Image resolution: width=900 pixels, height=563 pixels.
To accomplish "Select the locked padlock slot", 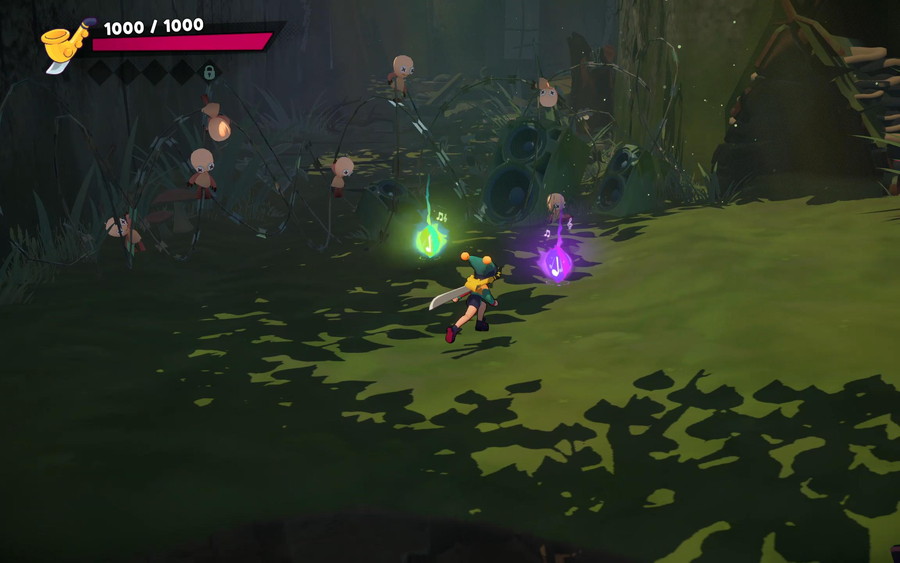I will tap(209, 72).
